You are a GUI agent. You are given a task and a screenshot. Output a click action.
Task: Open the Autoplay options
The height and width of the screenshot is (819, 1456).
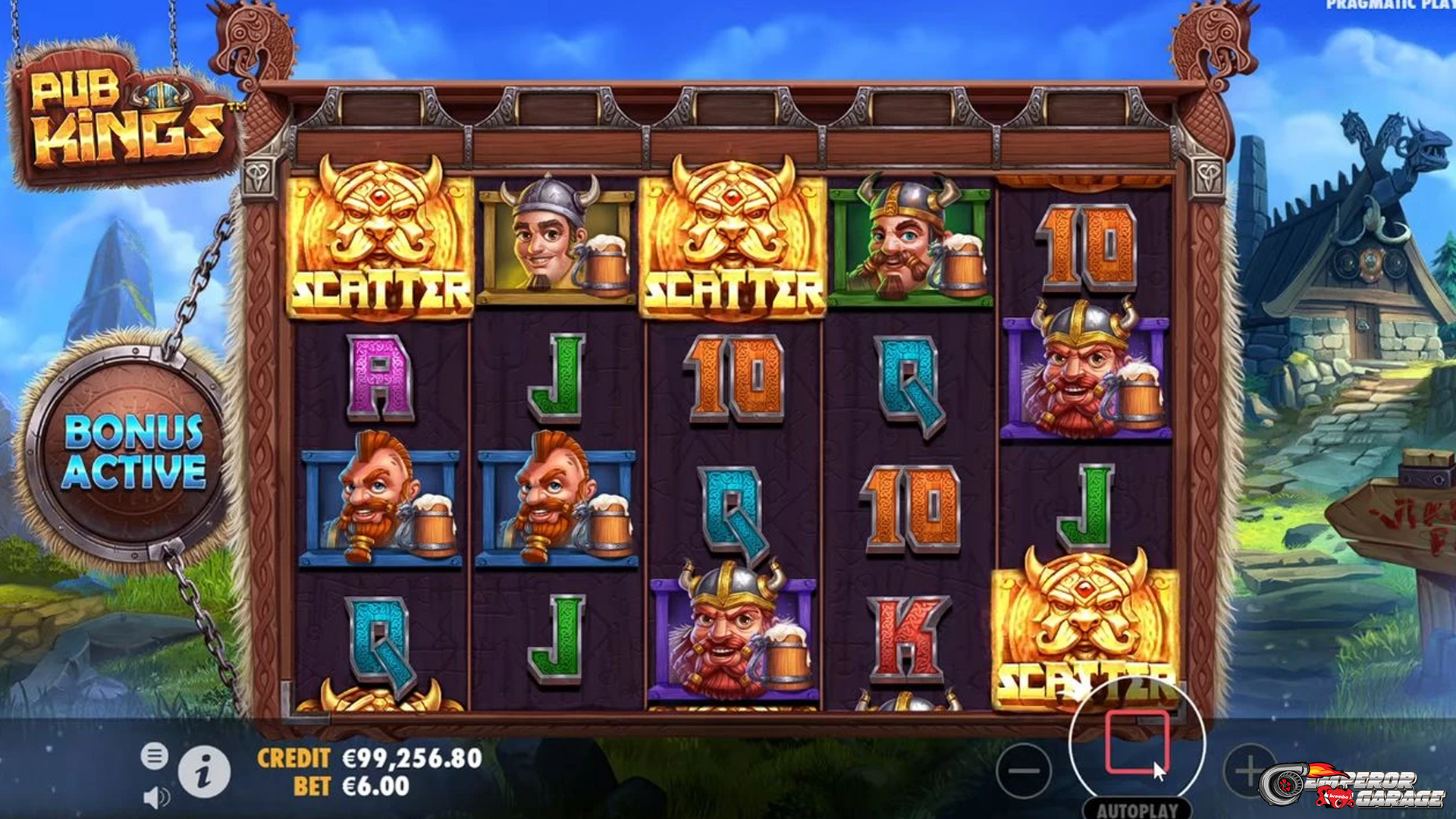(x=1137, y=809)
